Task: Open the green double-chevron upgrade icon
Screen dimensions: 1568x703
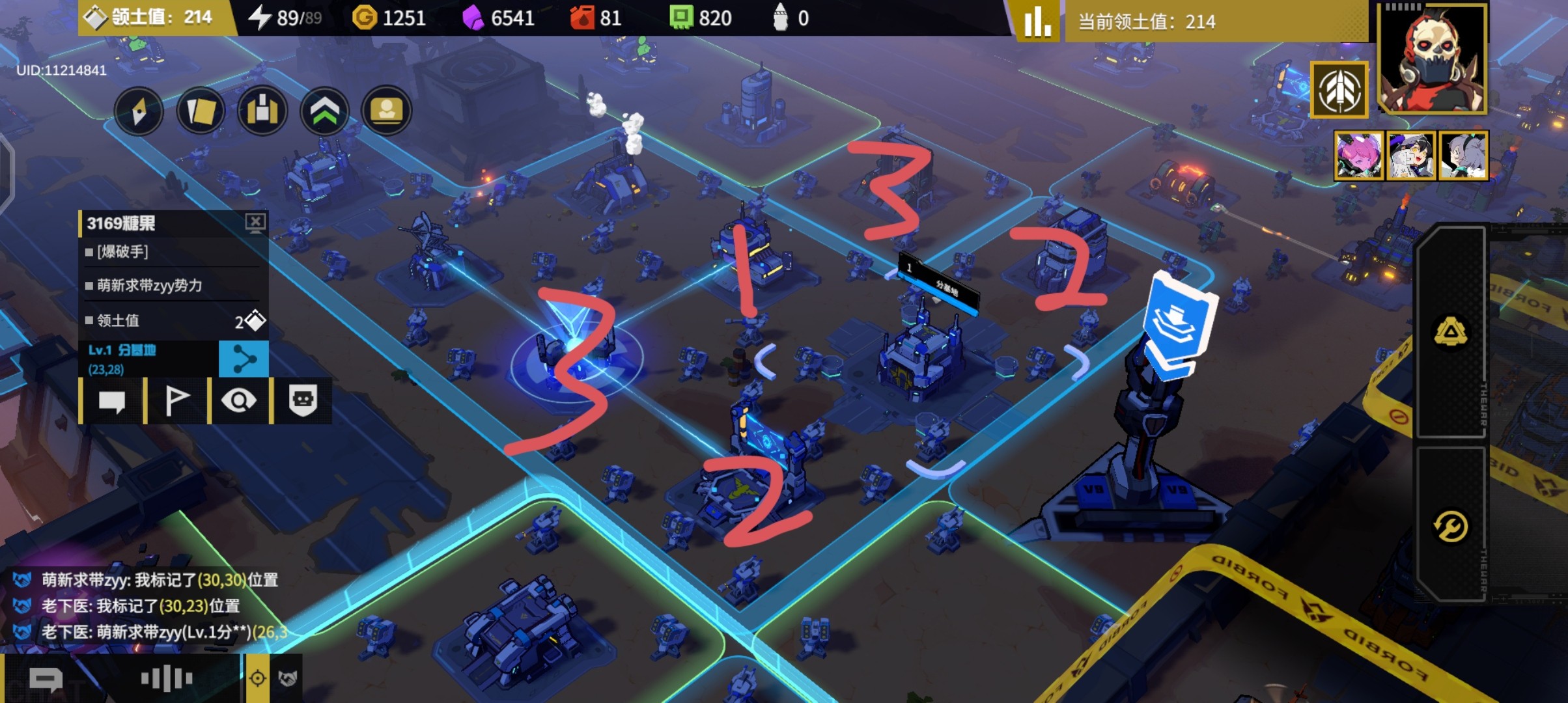Action: pyautogui.click(x=324, y=111)
